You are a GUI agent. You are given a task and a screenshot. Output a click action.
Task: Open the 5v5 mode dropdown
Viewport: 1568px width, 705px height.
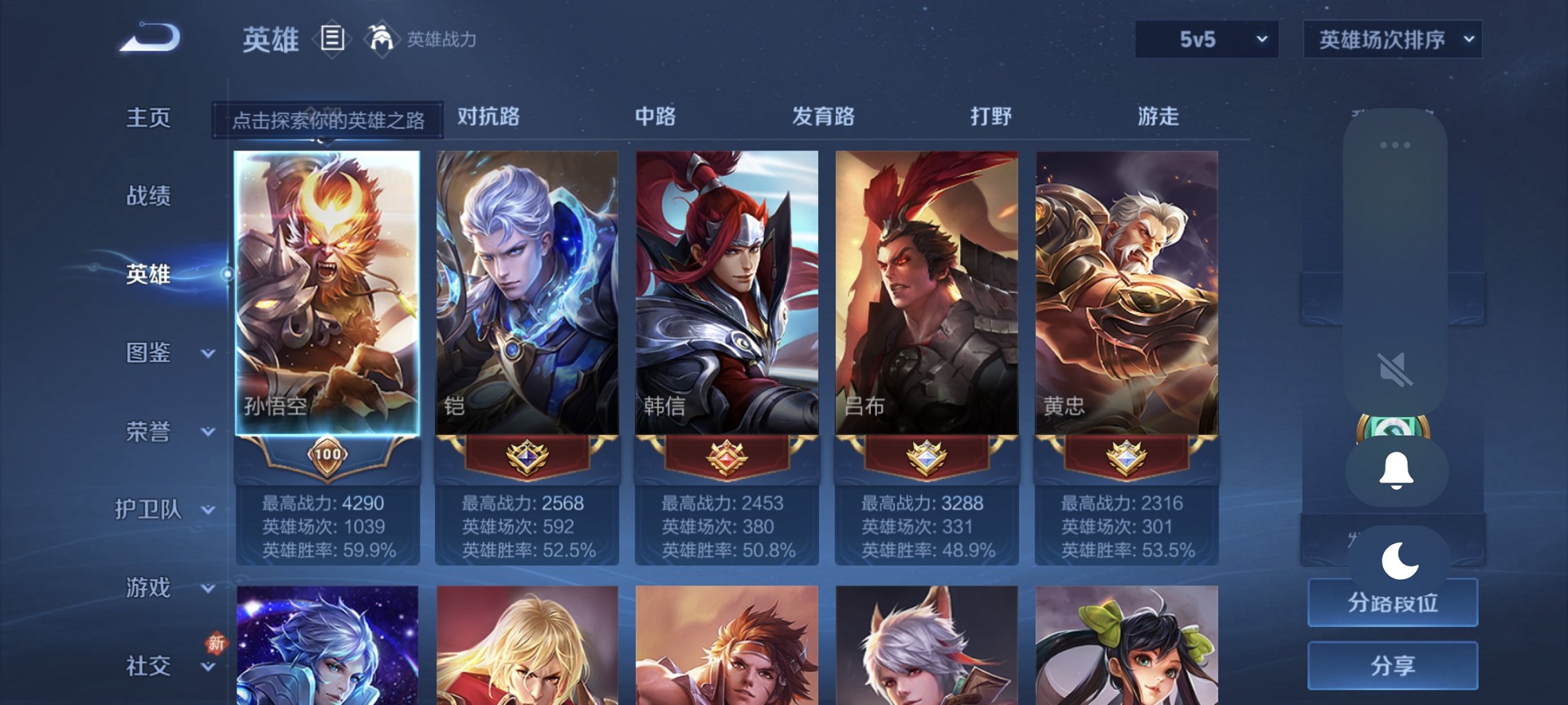(x=1205, y=40)
